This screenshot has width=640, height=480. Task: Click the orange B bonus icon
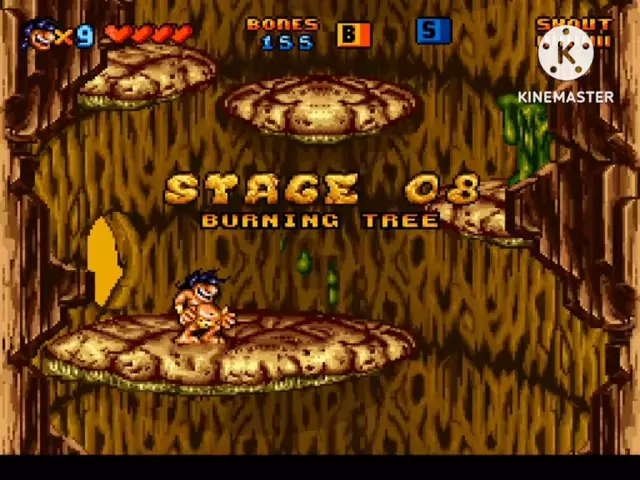click(x=353, y=34)
